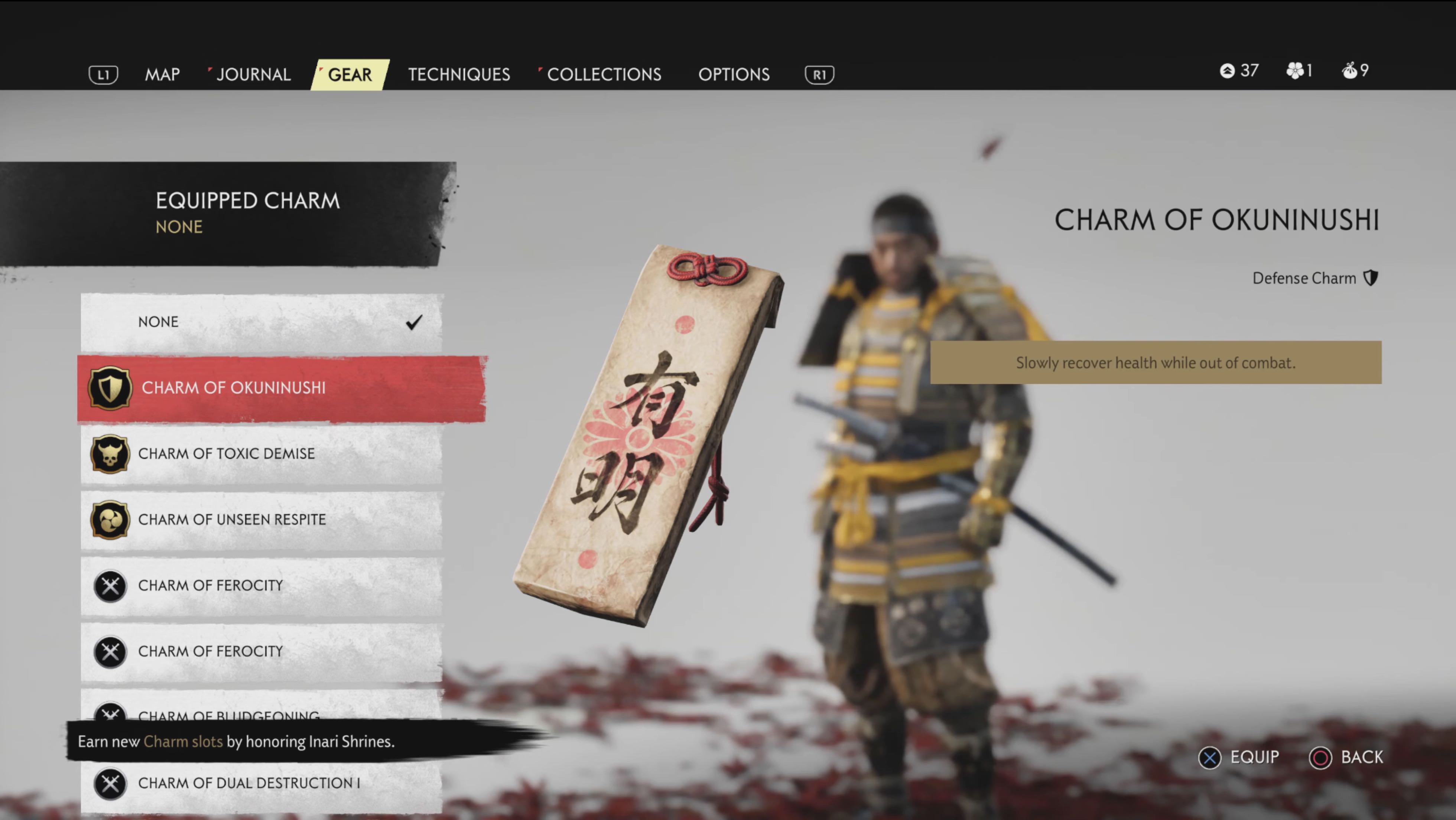Open the Charm slots link in the tip banner
Screen dimensions: 1456x820
[183, 741]
